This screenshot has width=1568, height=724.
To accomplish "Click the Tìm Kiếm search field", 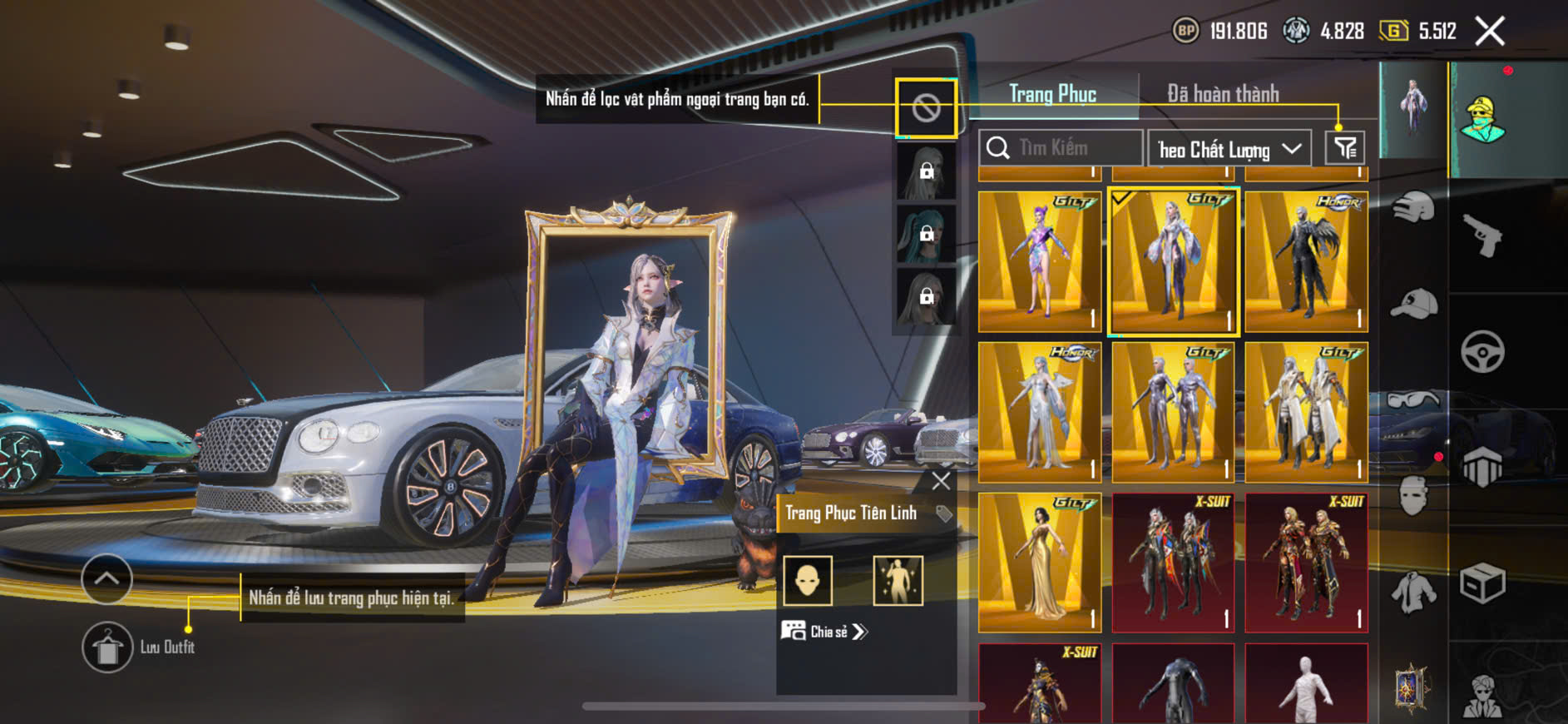I will tap(1061, 148).
